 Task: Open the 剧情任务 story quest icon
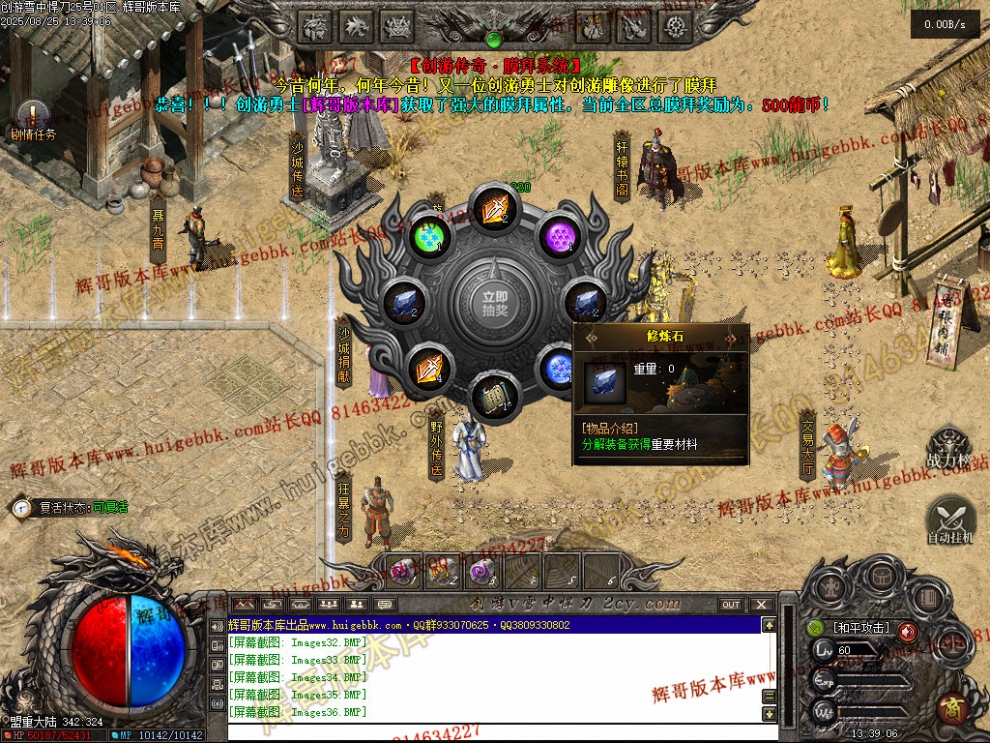[33, 120]
